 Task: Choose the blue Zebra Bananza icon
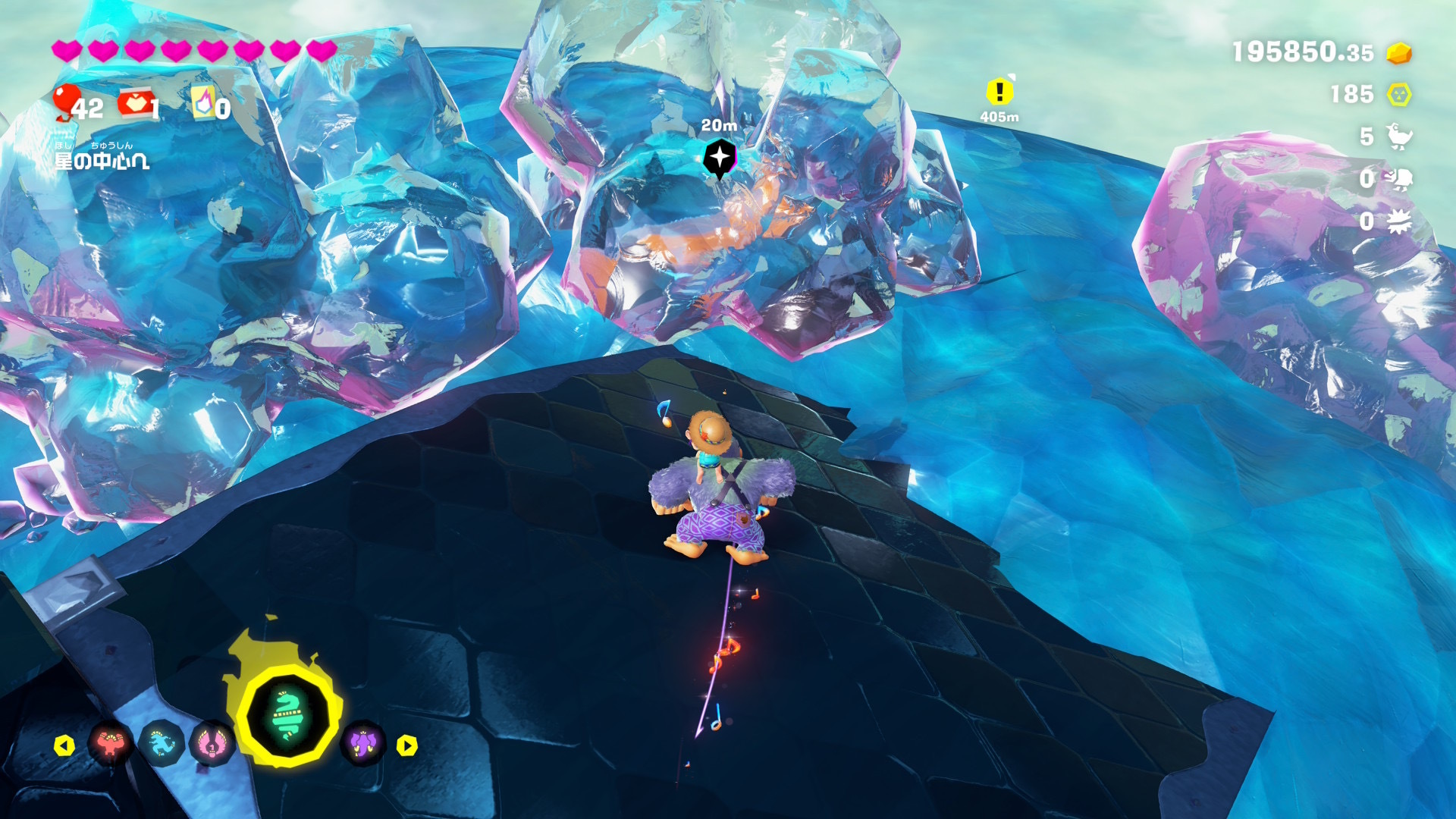click(162, 745)
